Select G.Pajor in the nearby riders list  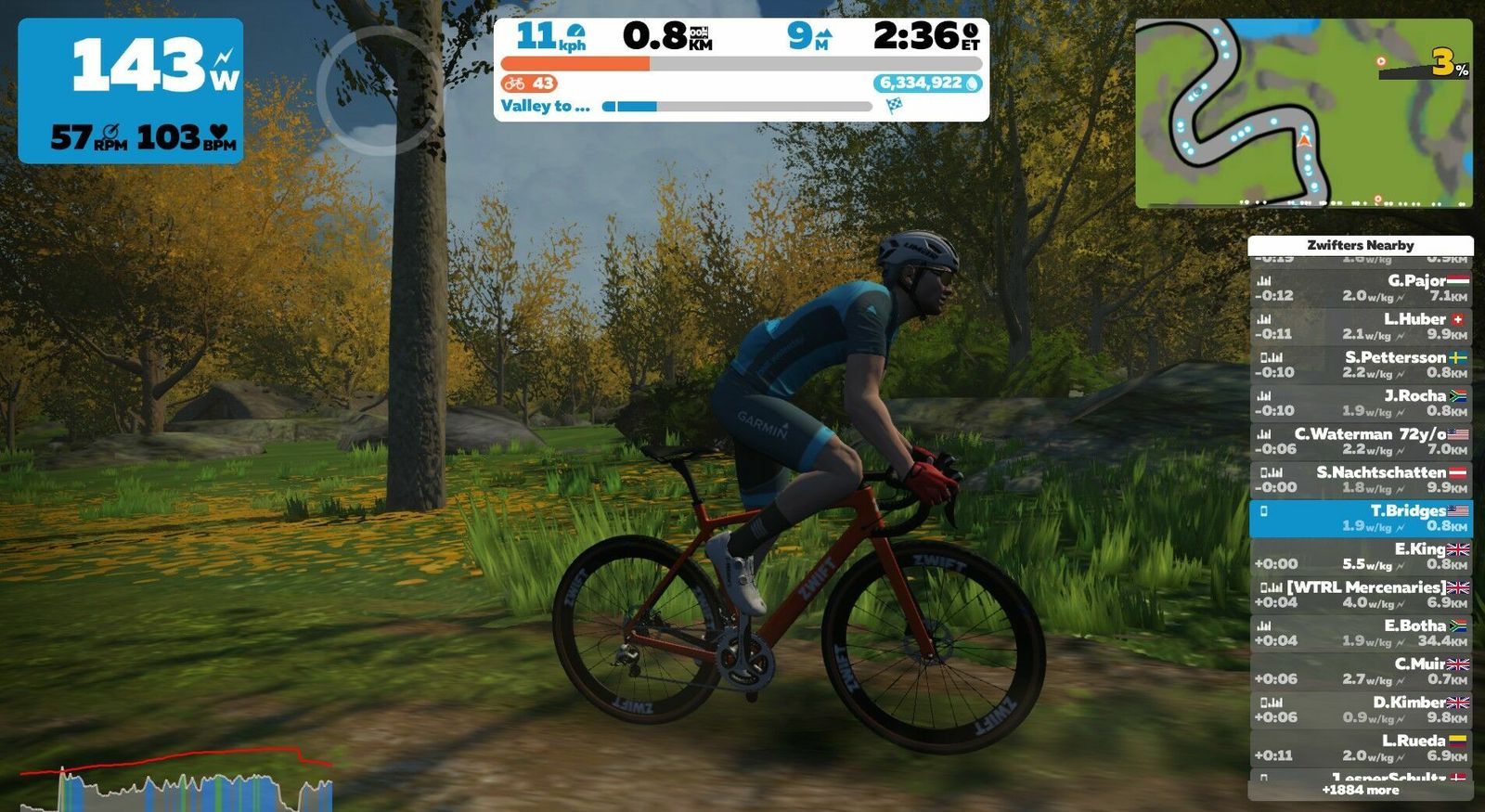1360,288
